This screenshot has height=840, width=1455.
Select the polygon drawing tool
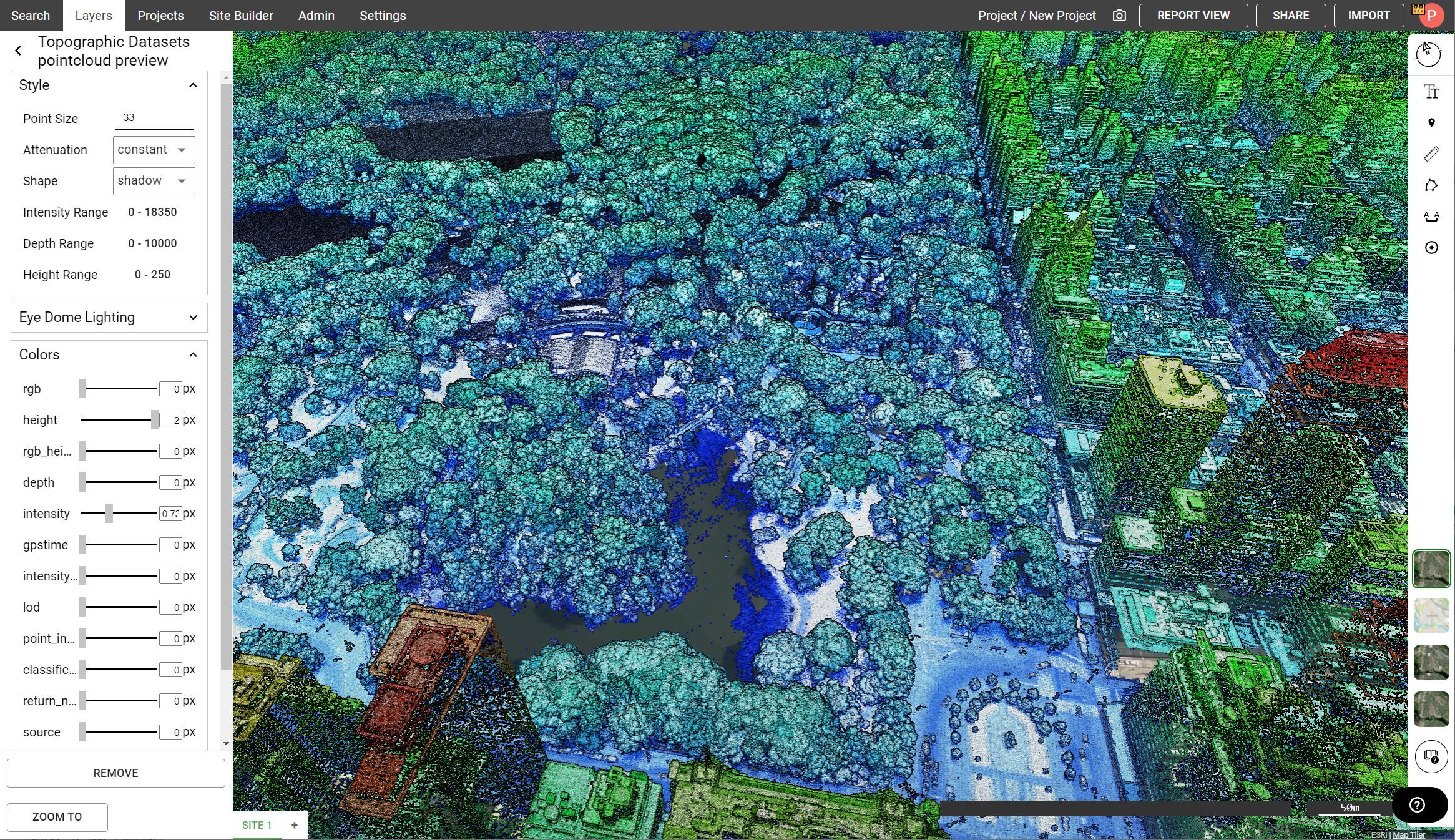click(1431, 185)
